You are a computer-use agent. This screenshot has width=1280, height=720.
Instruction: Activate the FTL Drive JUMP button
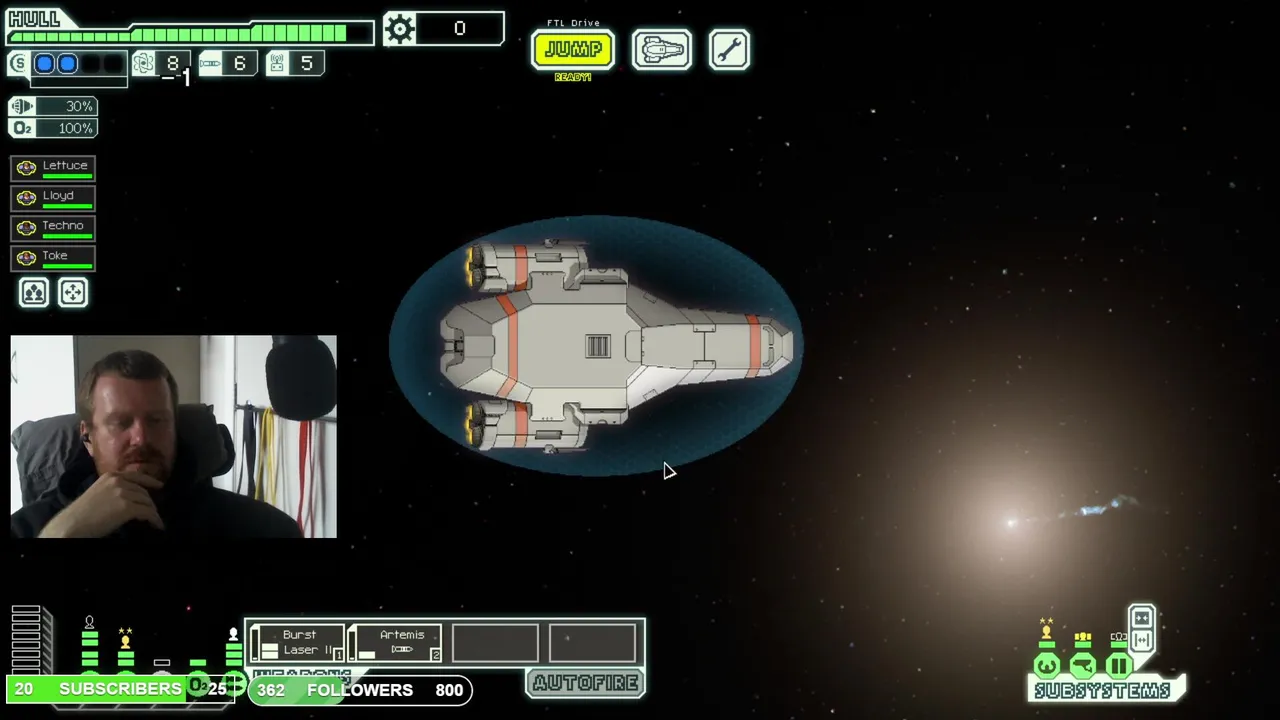pos(572,49)
